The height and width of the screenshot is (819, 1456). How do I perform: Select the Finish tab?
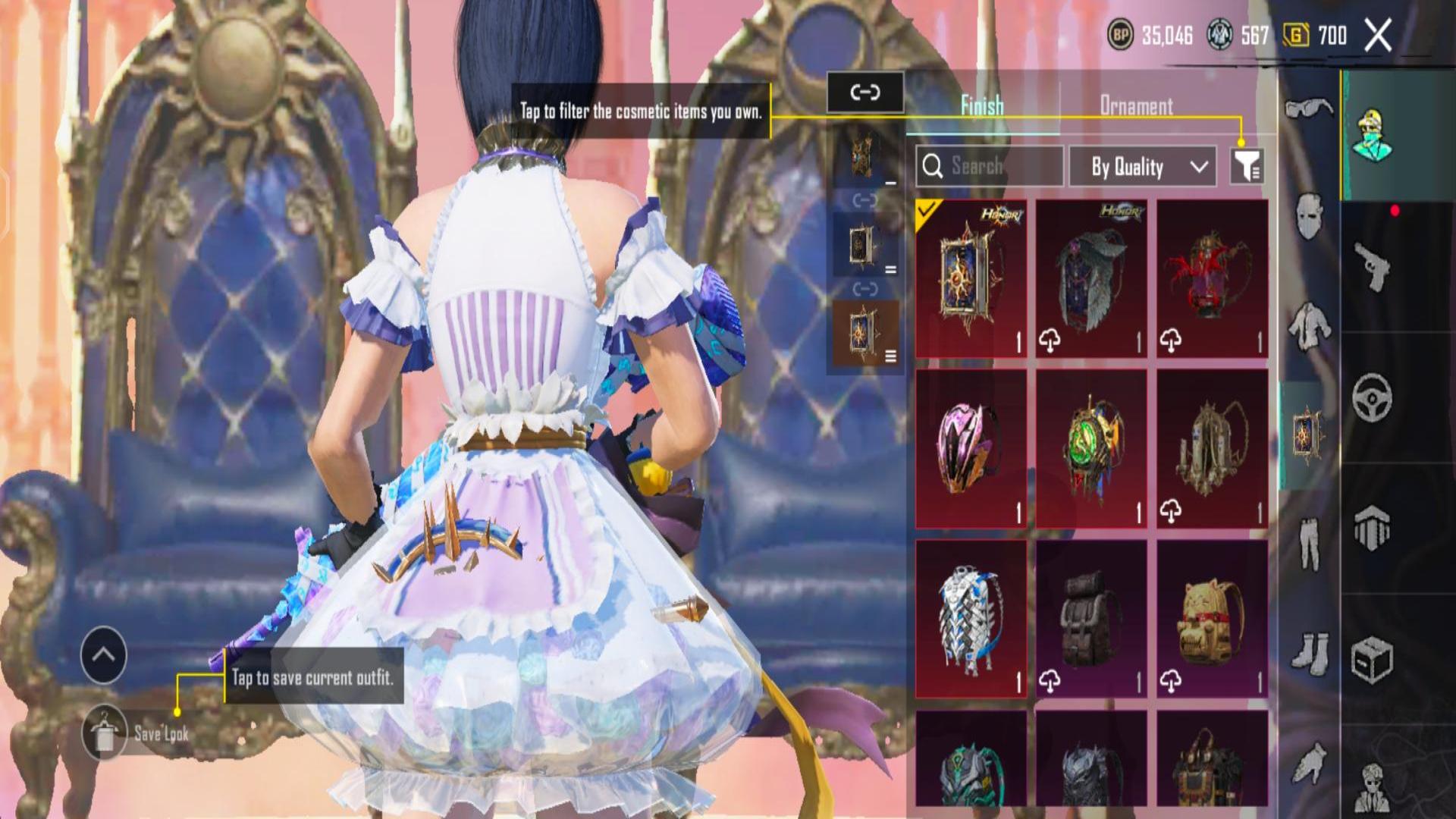pyautogui.click(x=982, y=106)
